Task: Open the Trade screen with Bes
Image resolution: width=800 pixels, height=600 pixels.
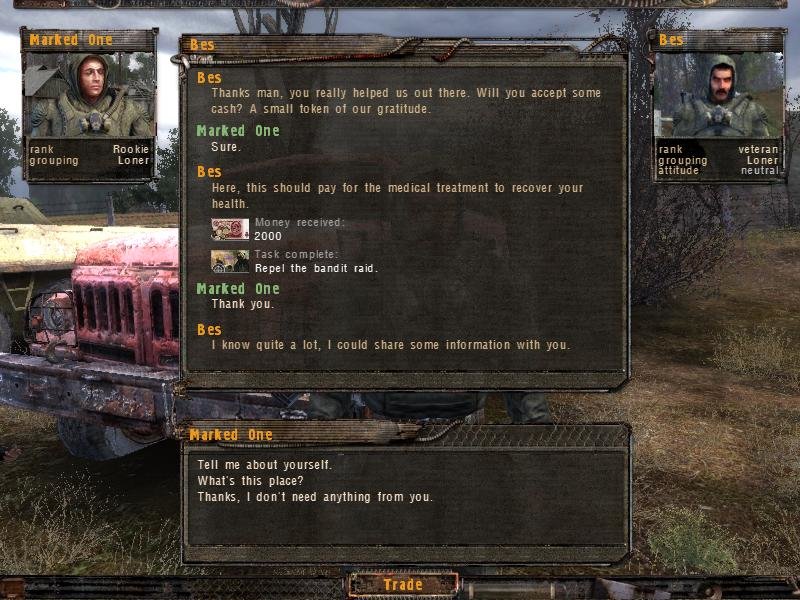Action: pos(403,585)
